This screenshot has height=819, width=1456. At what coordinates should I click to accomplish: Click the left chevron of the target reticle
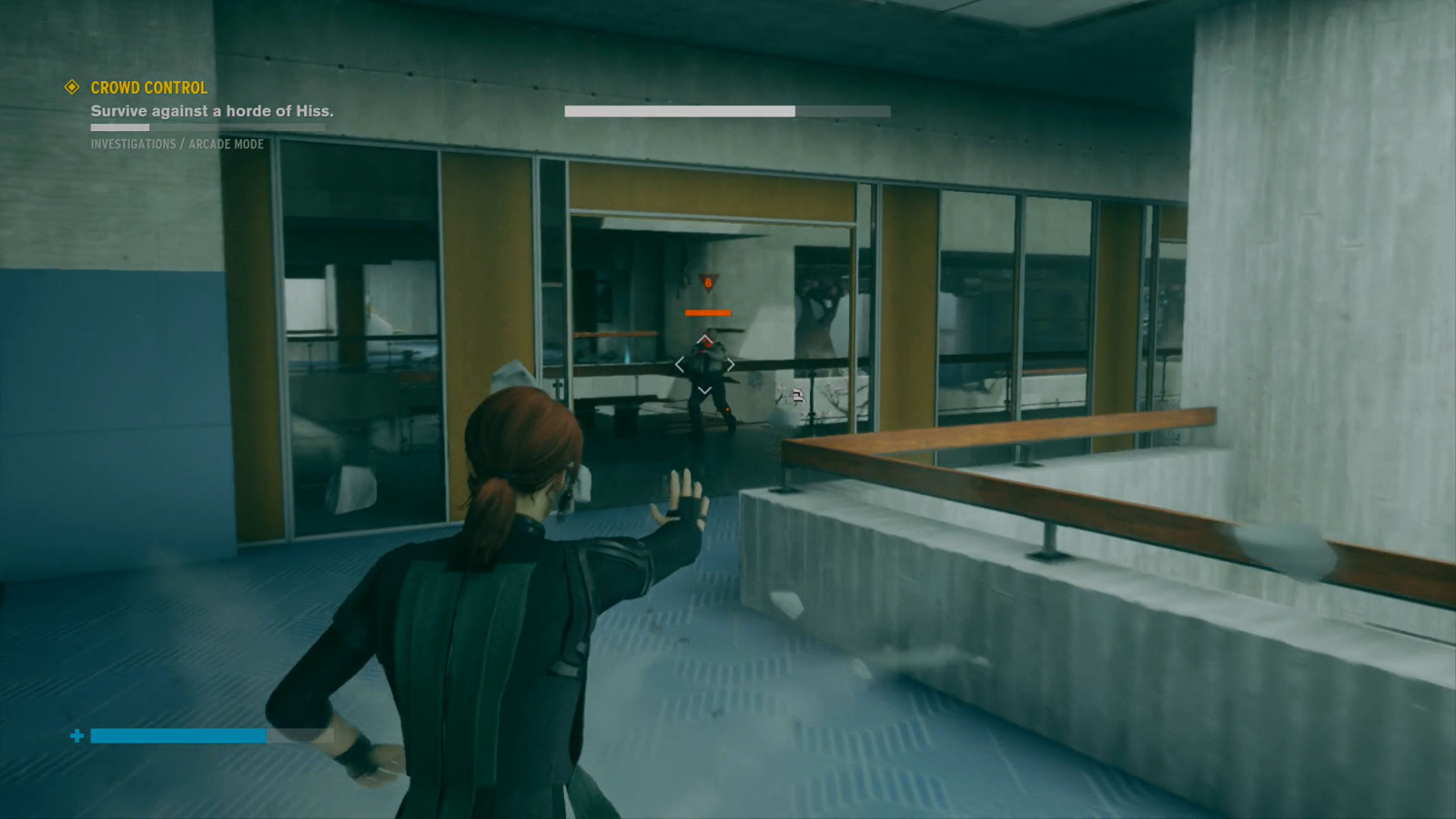[x=681, y=363]
